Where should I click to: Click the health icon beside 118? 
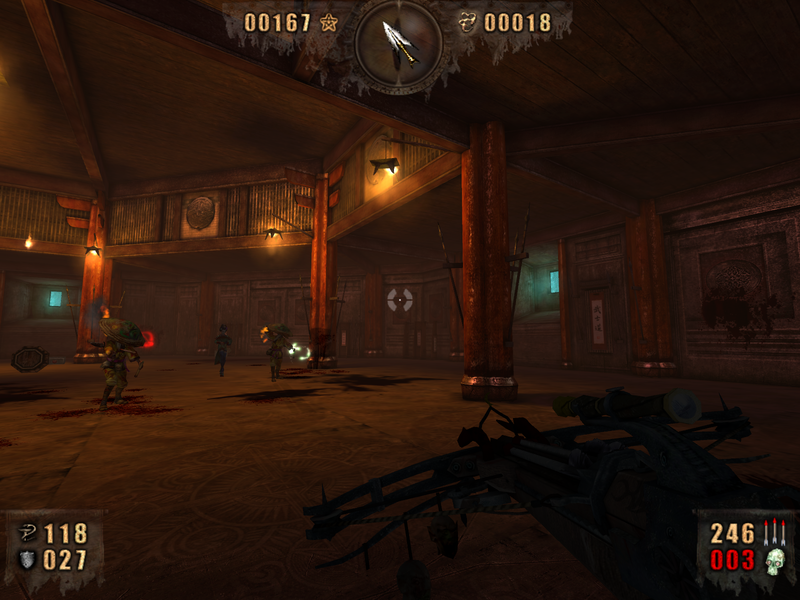pos(27,533)
